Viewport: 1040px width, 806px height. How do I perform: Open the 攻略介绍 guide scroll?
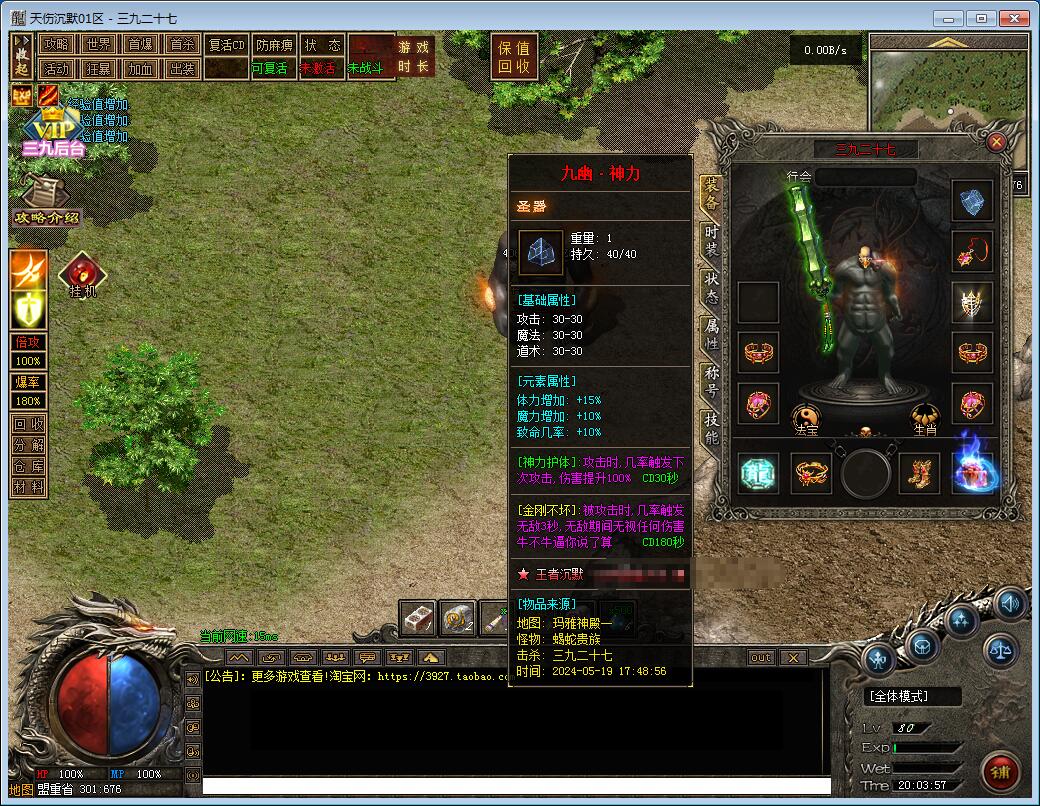(45, 203)
